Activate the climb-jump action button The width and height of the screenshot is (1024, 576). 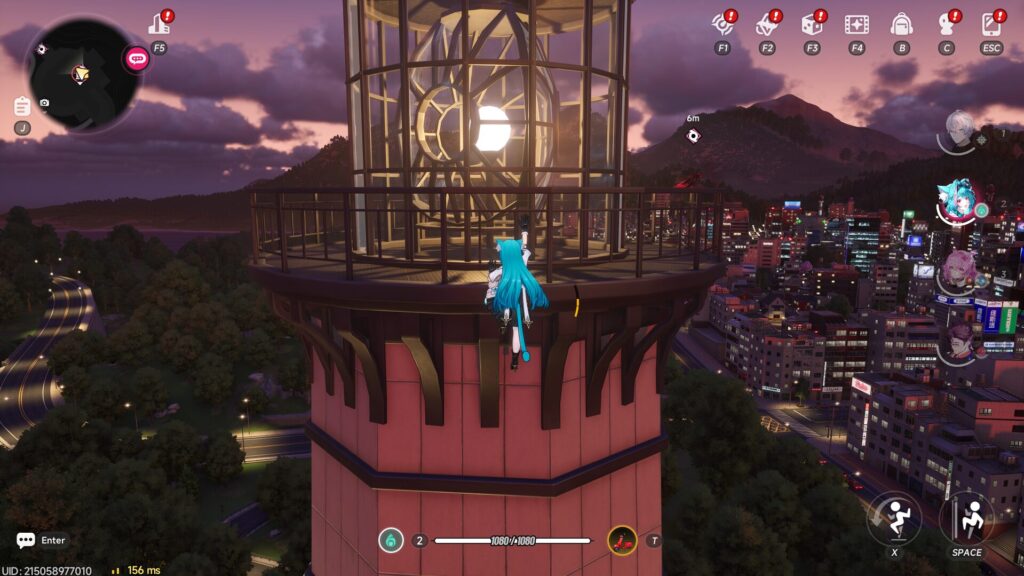[x=966, y=517]
